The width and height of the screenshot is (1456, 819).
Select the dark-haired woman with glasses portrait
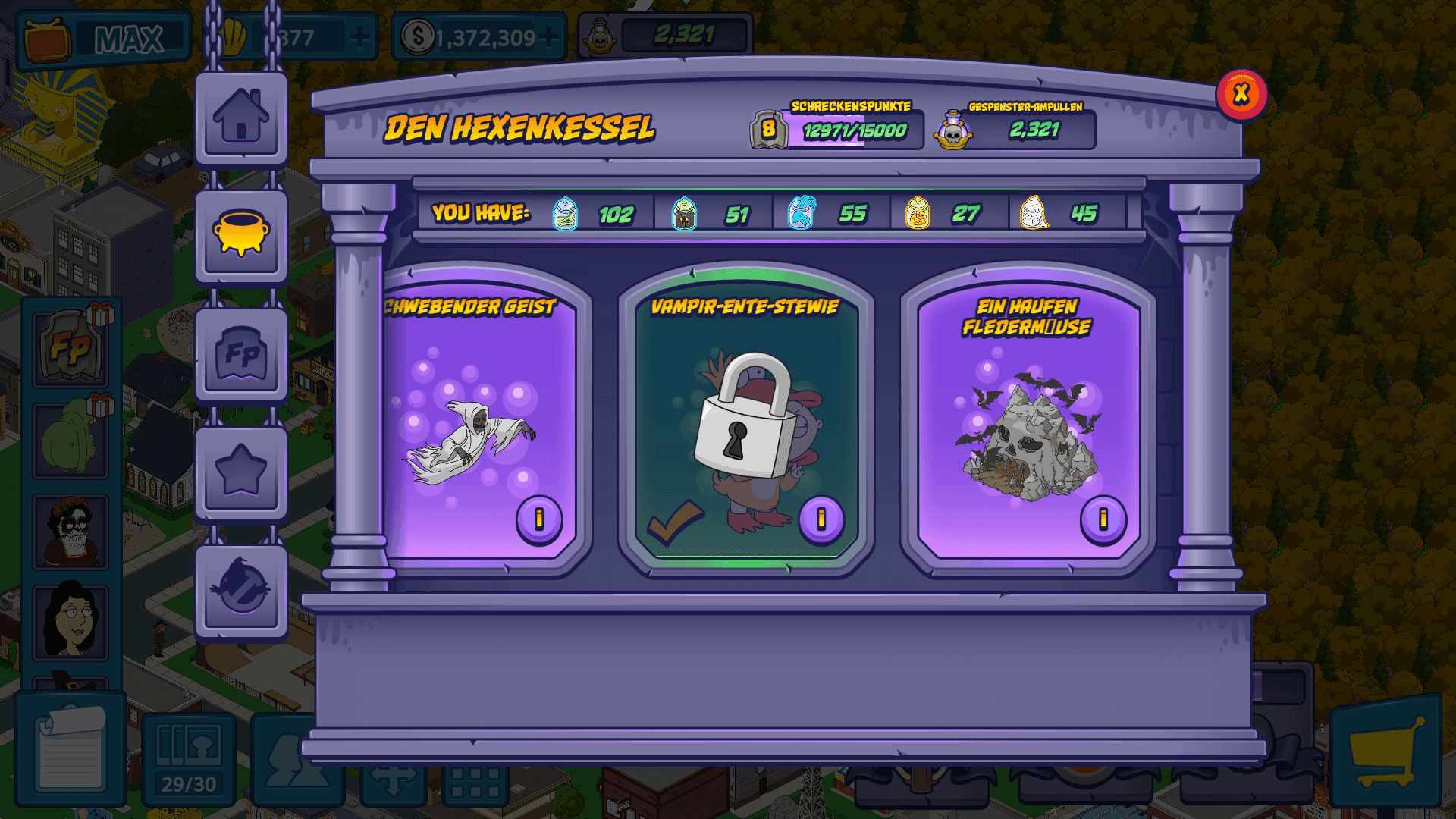(x=71, y=621)
